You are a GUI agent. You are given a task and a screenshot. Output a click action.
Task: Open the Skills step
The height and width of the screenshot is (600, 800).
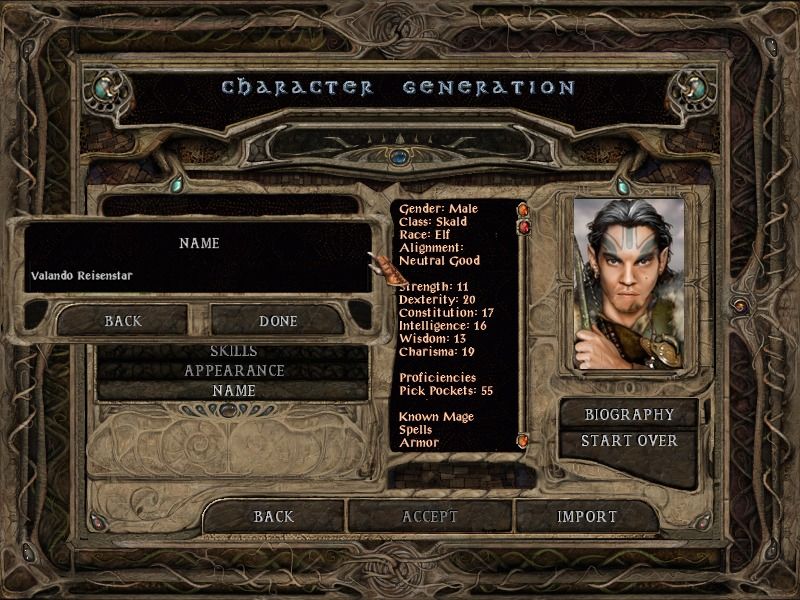pos(233,352)
